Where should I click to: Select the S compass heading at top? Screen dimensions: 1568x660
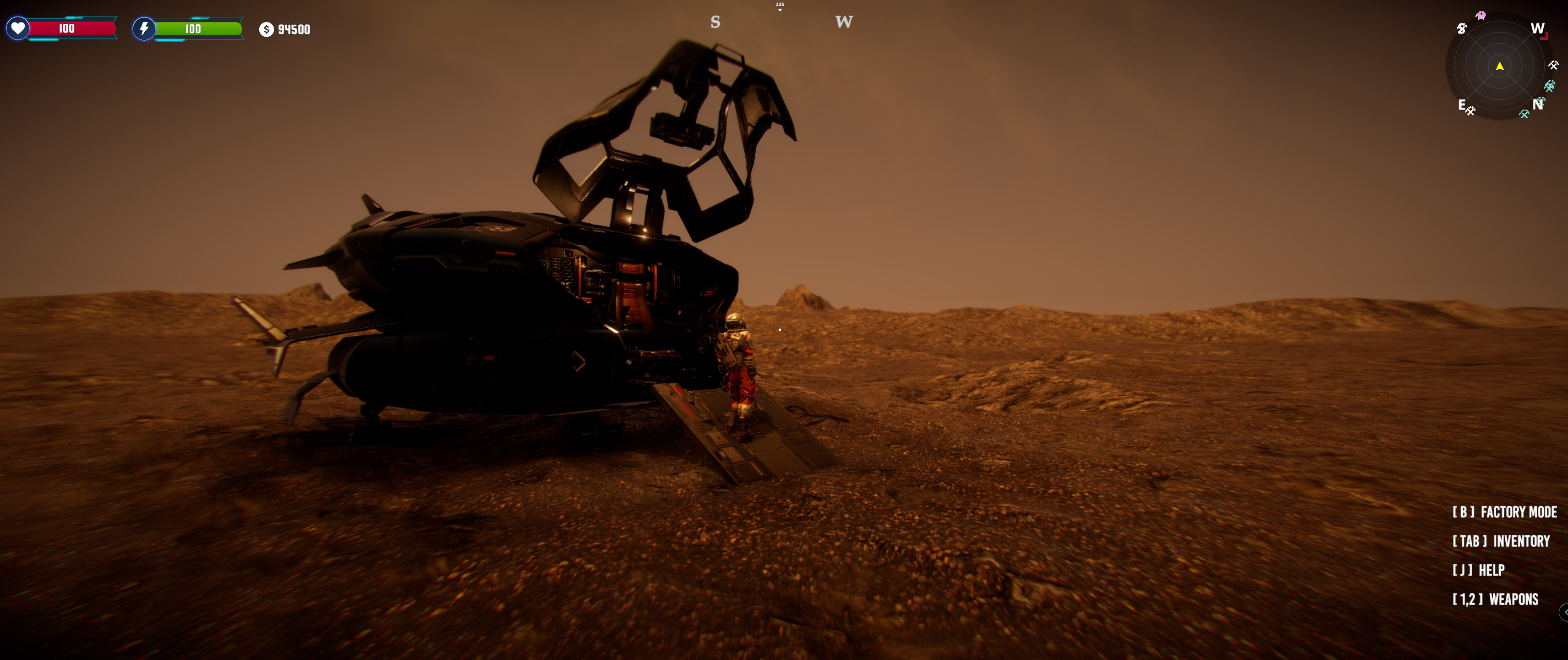[x=715, y=22]
